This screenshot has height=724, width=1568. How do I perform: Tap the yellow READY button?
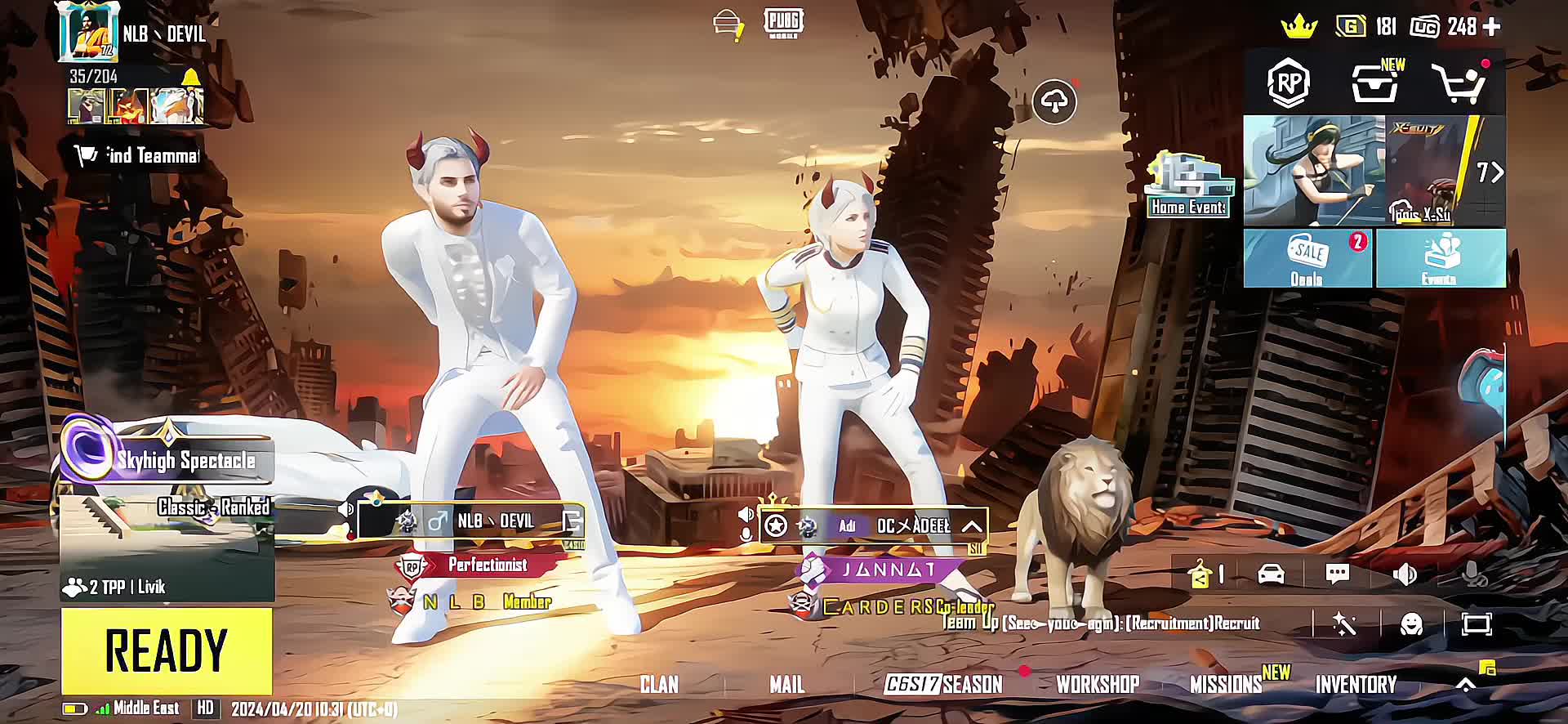point(167,650)
